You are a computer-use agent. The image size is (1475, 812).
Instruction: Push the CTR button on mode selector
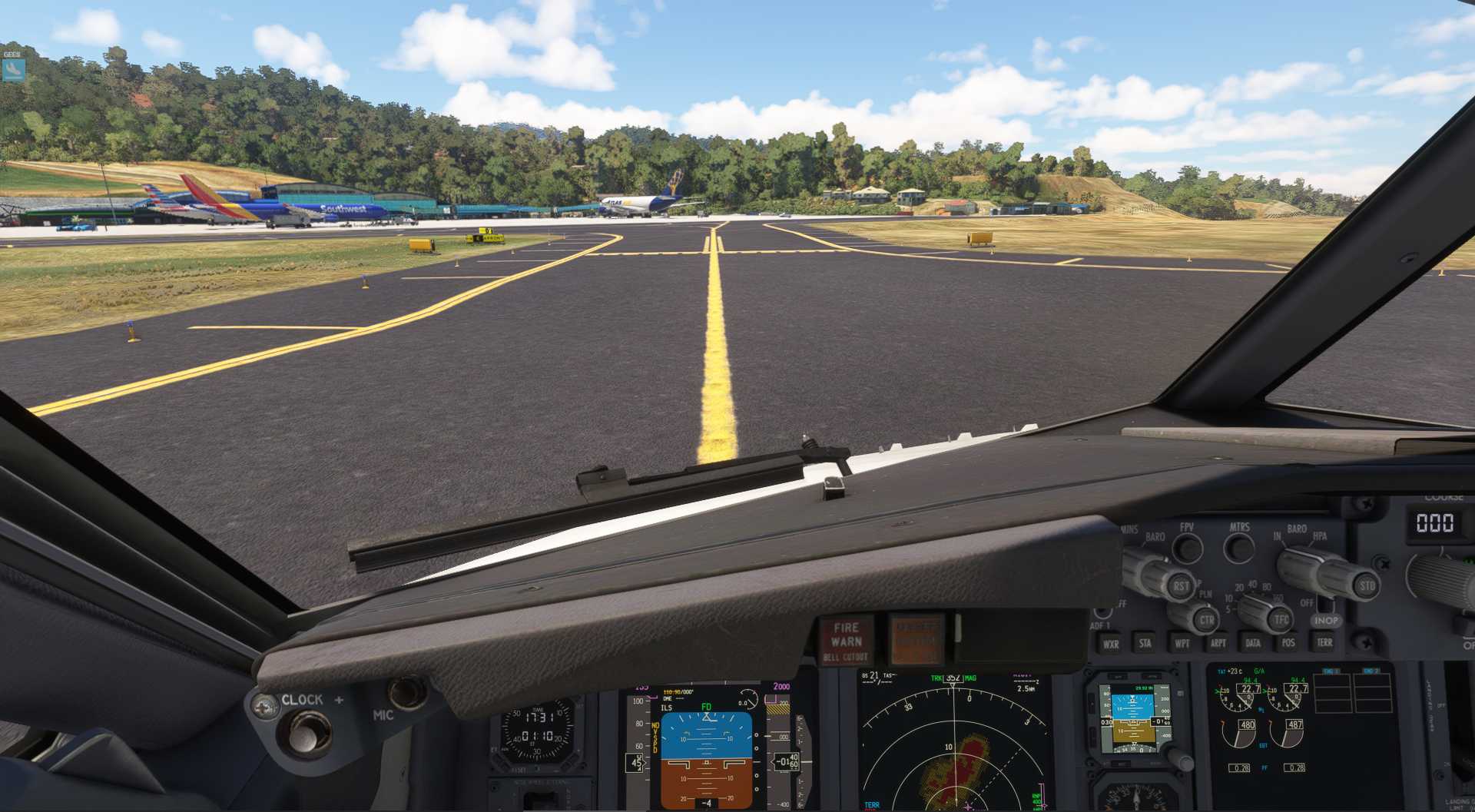pyautogui.click(x=1207, y=620)
